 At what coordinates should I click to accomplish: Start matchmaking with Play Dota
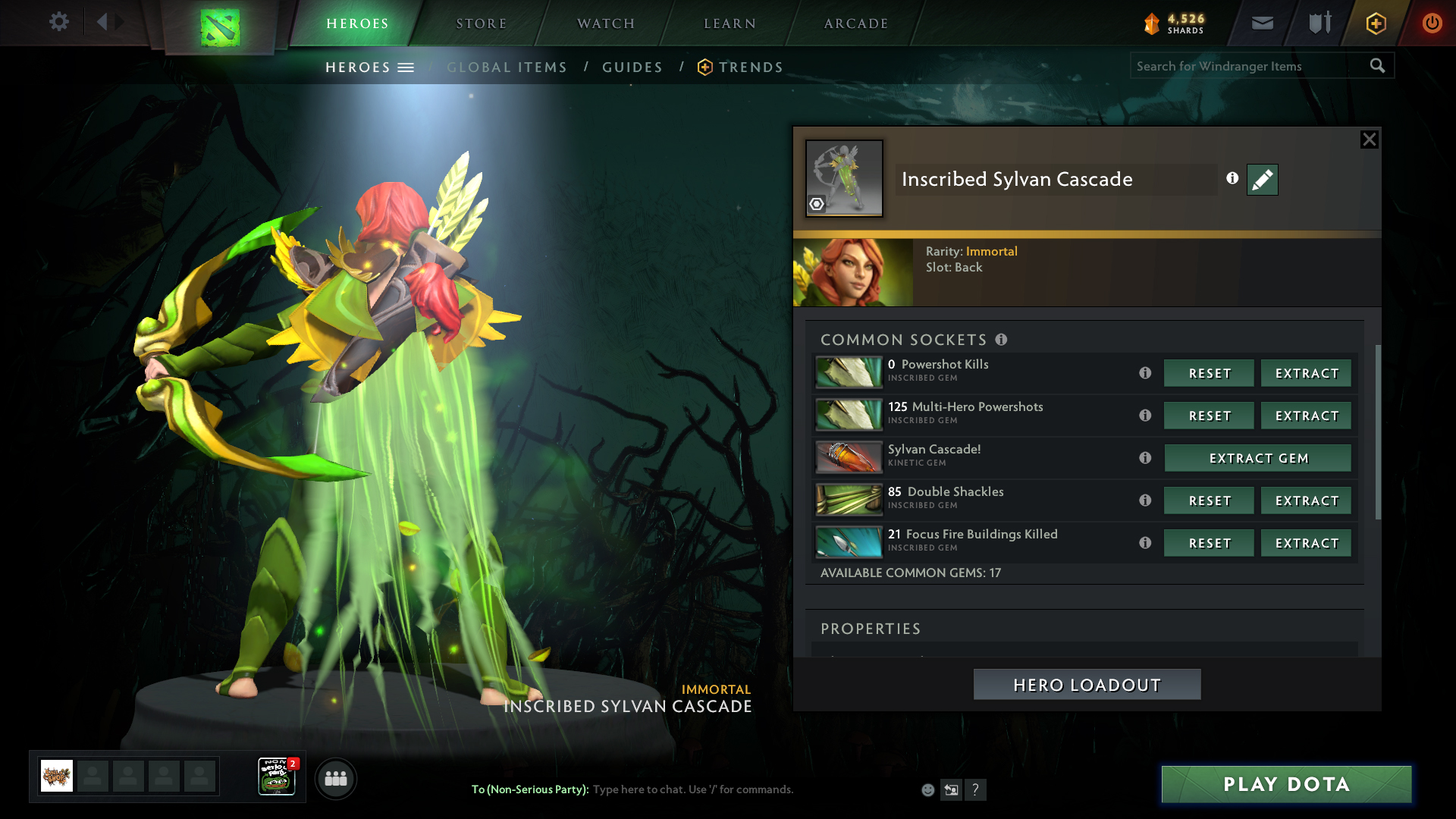tap(1286, 784)
